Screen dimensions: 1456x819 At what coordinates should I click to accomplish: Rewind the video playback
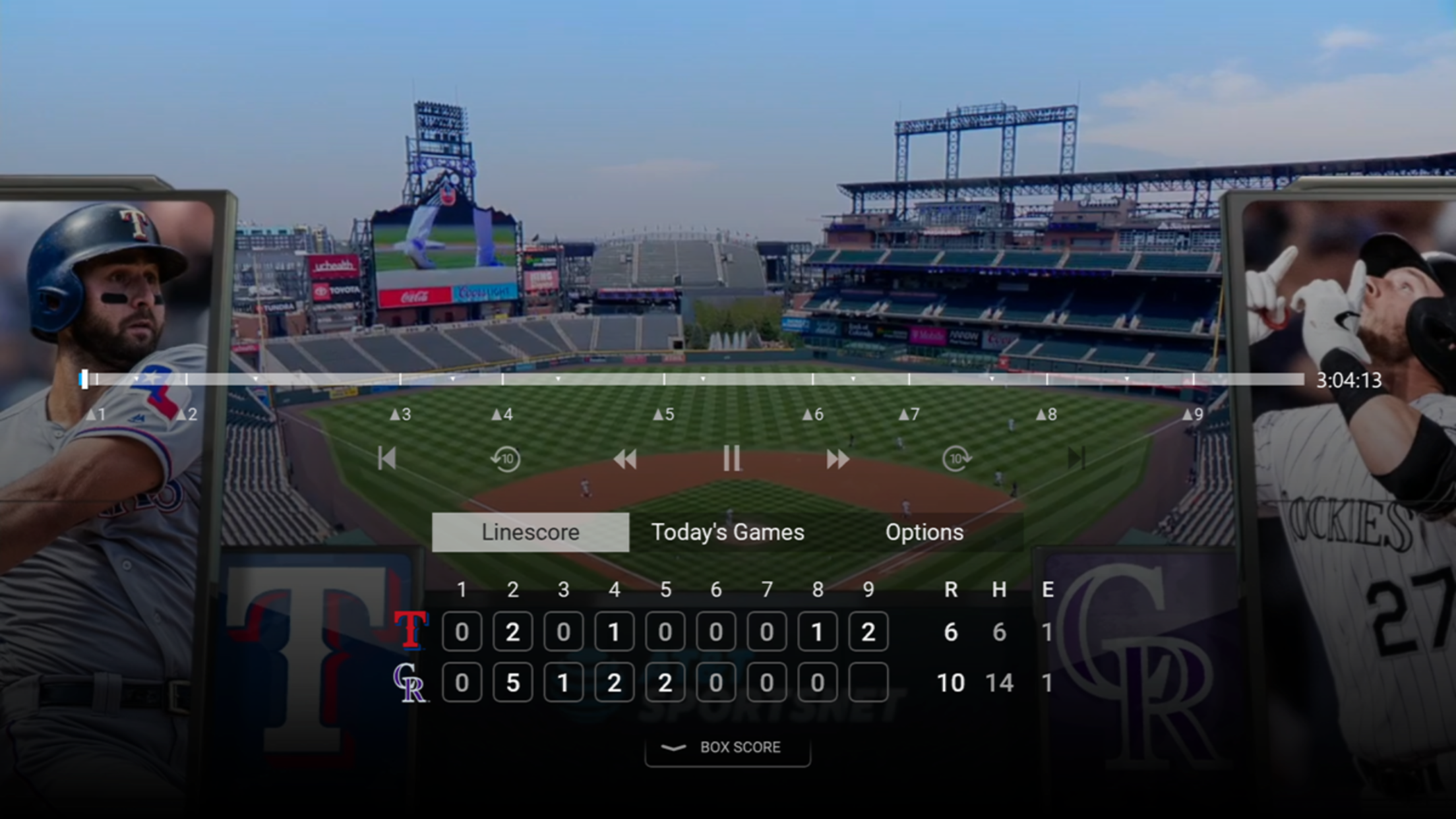[x=624, y=458]
